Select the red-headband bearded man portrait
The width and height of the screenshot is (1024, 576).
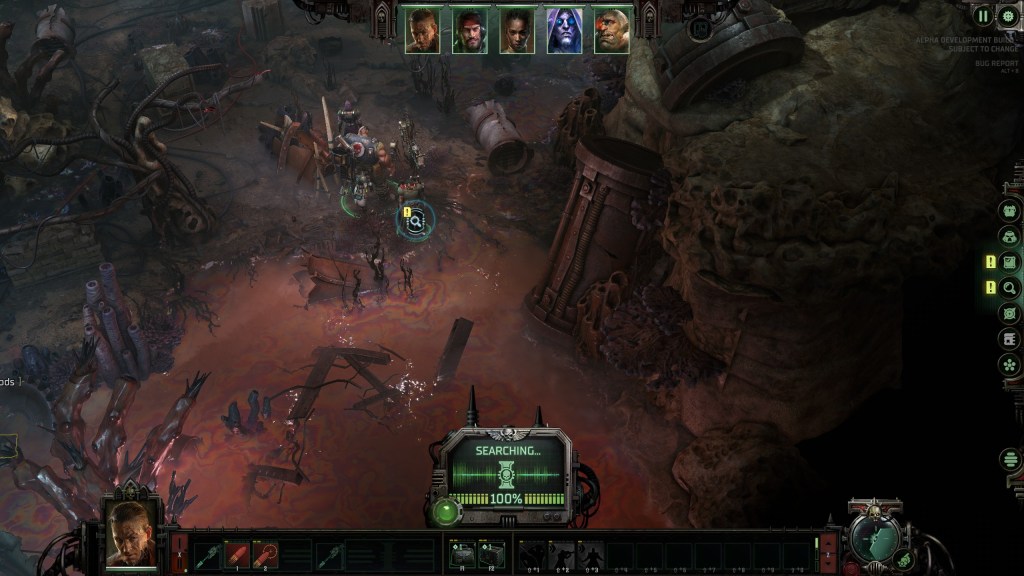469,31
